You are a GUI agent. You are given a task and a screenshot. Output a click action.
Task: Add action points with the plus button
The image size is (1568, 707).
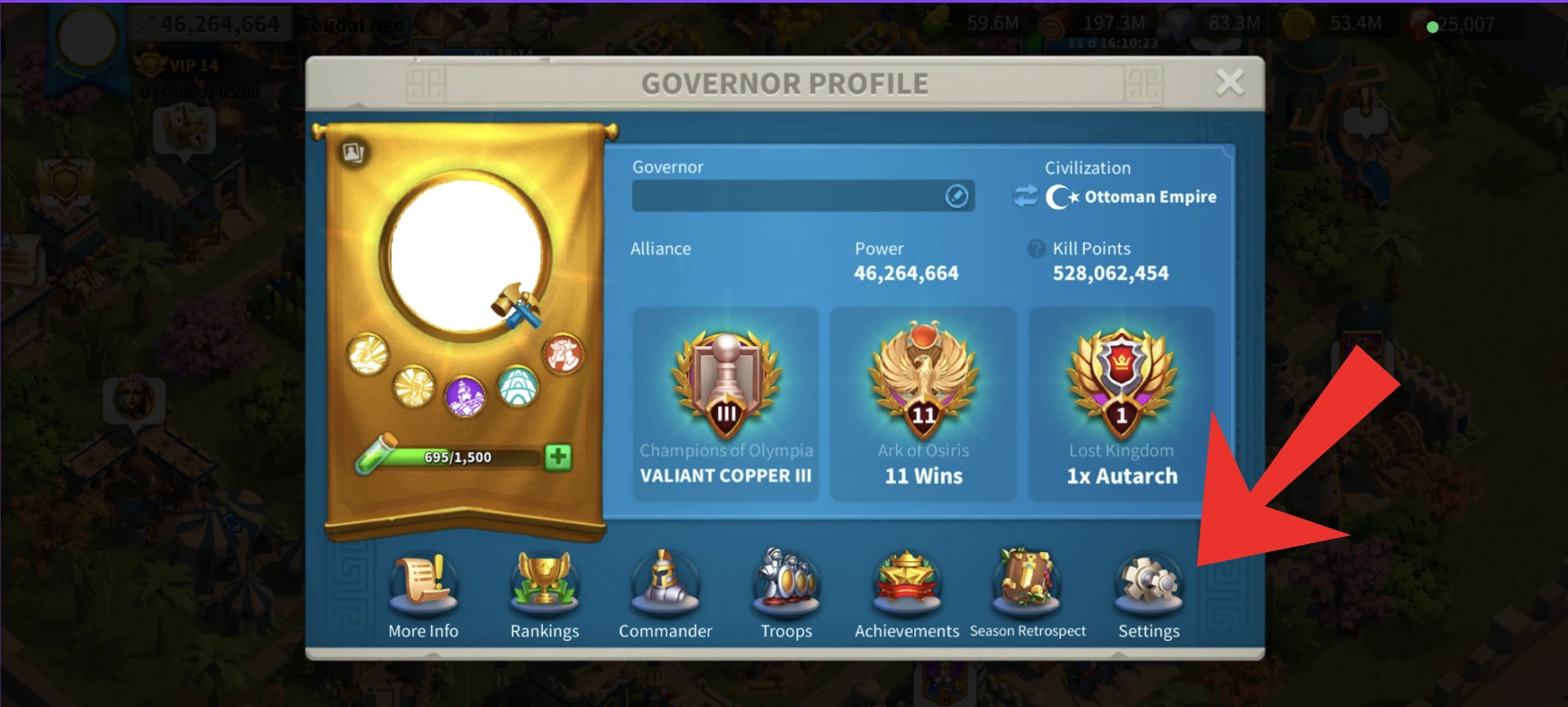(x=558, y=459)
